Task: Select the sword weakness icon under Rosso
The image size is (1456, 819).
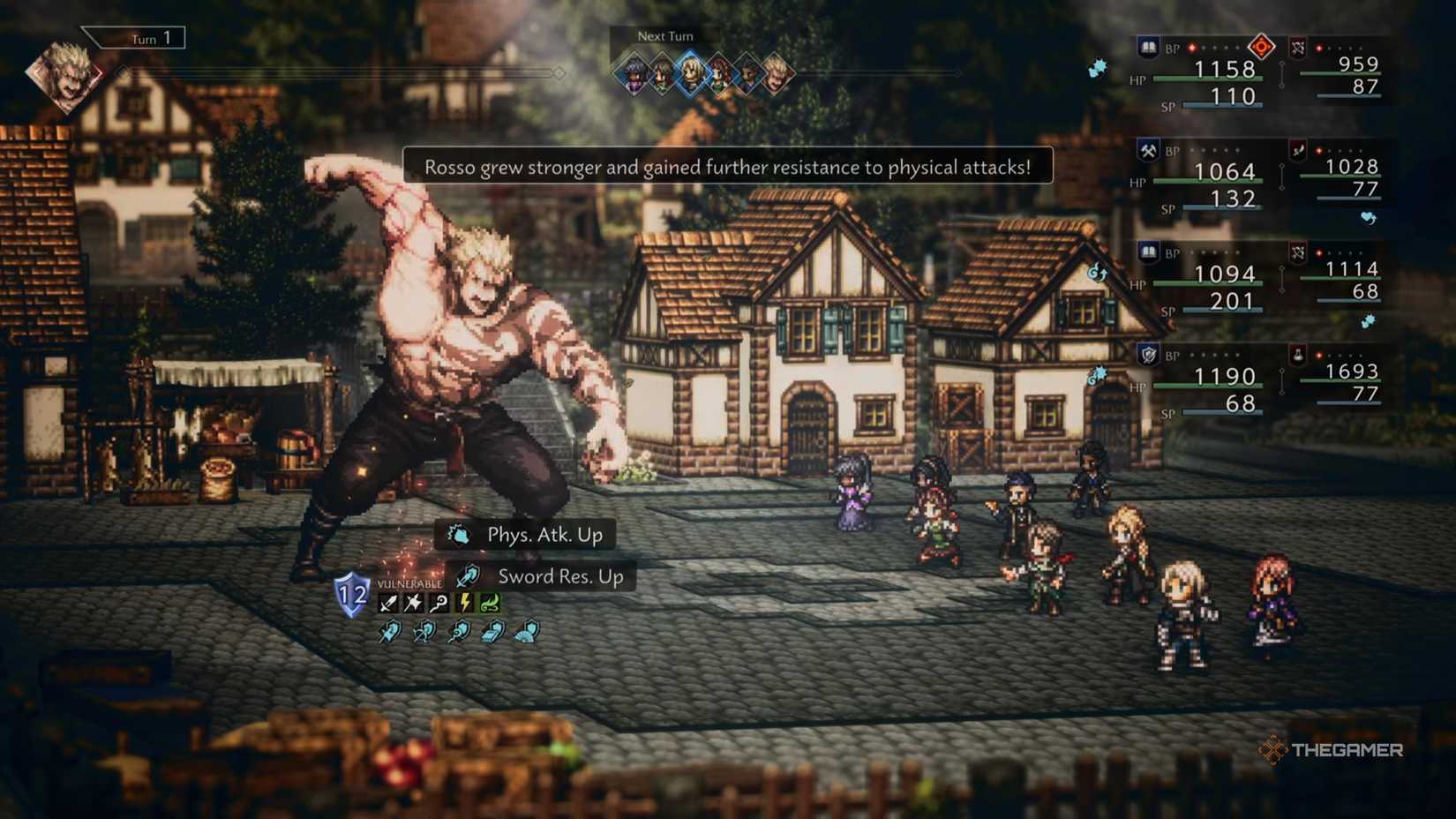Action: point(388,601)
